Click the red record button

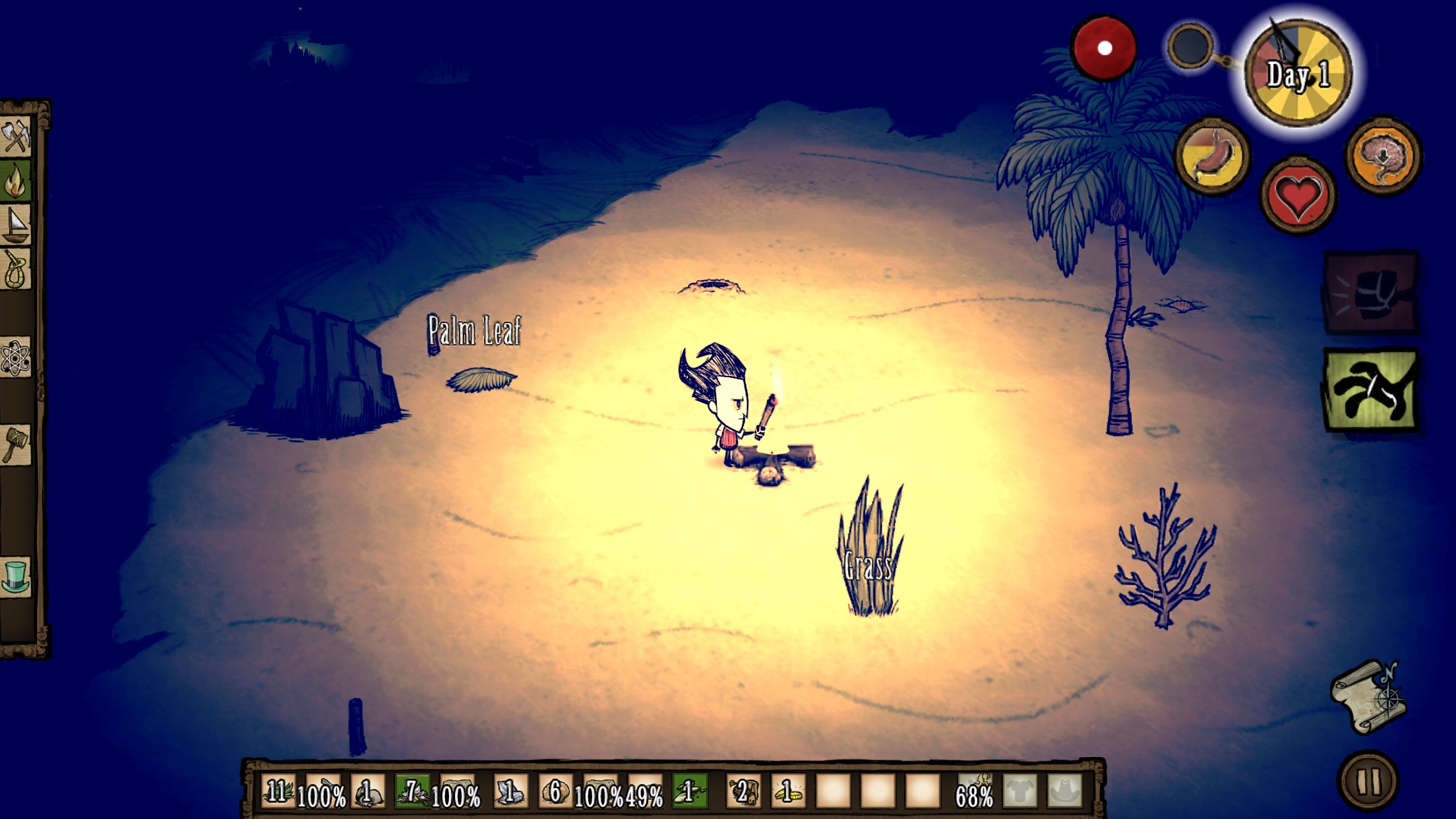pos(1104,48)
